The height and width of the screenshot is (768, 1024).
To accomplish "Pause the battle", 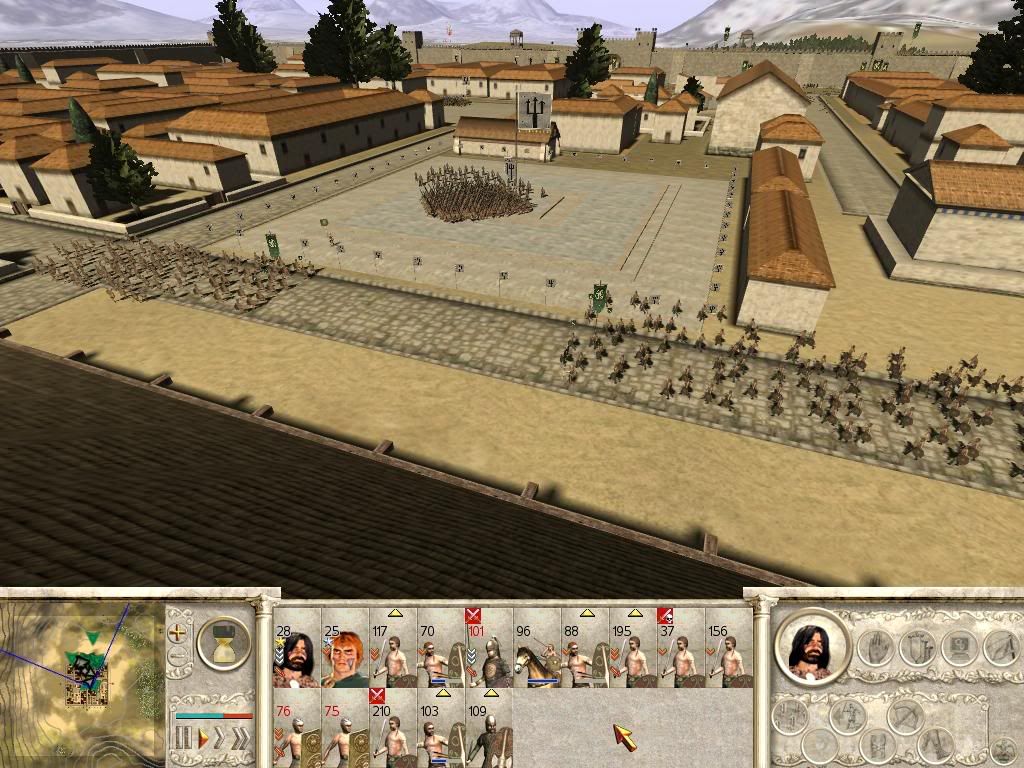I will pos(183,739).
